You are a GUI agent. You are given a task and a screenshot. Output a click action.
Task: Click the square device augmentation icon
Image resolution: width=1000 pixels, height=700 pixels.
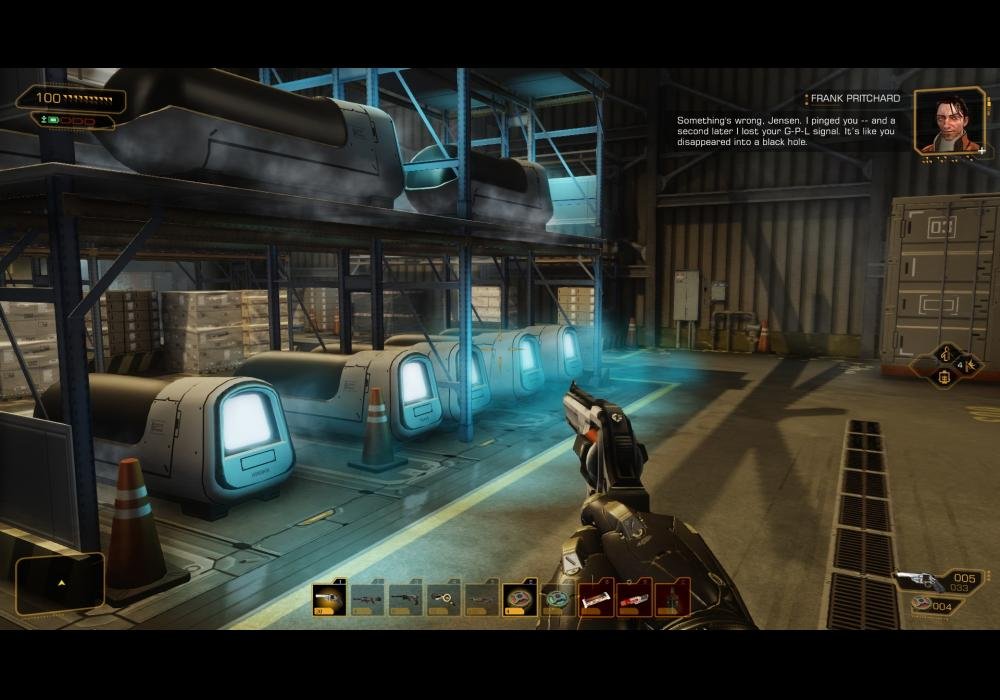pyautogui.click(x=945, y=378)
